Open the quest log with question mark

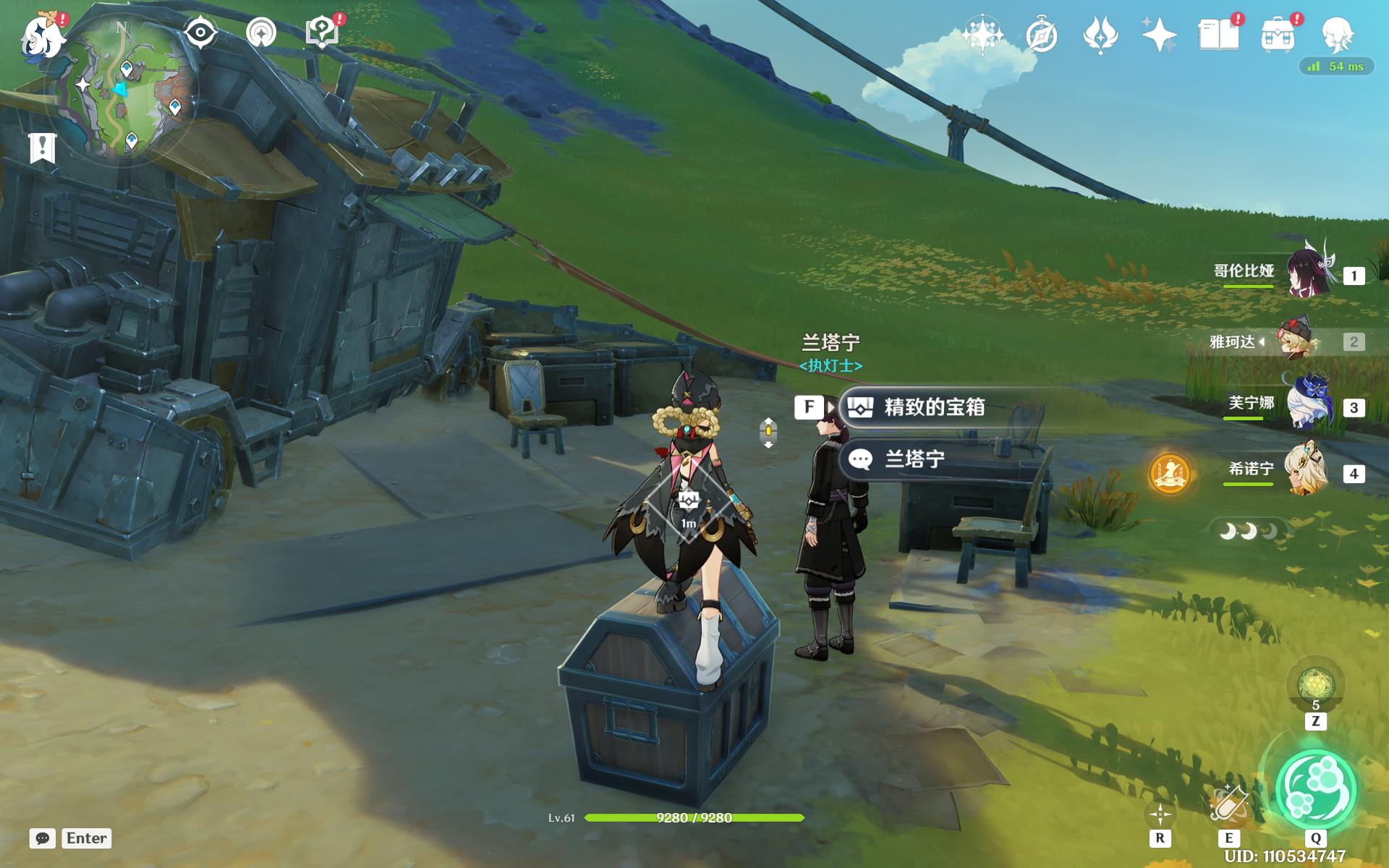tap(322, 33)
